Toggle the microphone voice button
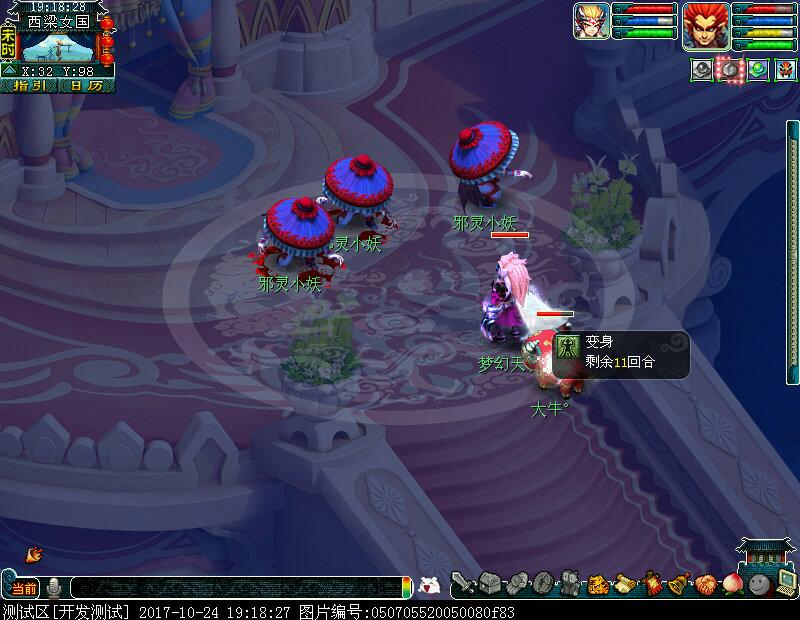 click(54, 586)
